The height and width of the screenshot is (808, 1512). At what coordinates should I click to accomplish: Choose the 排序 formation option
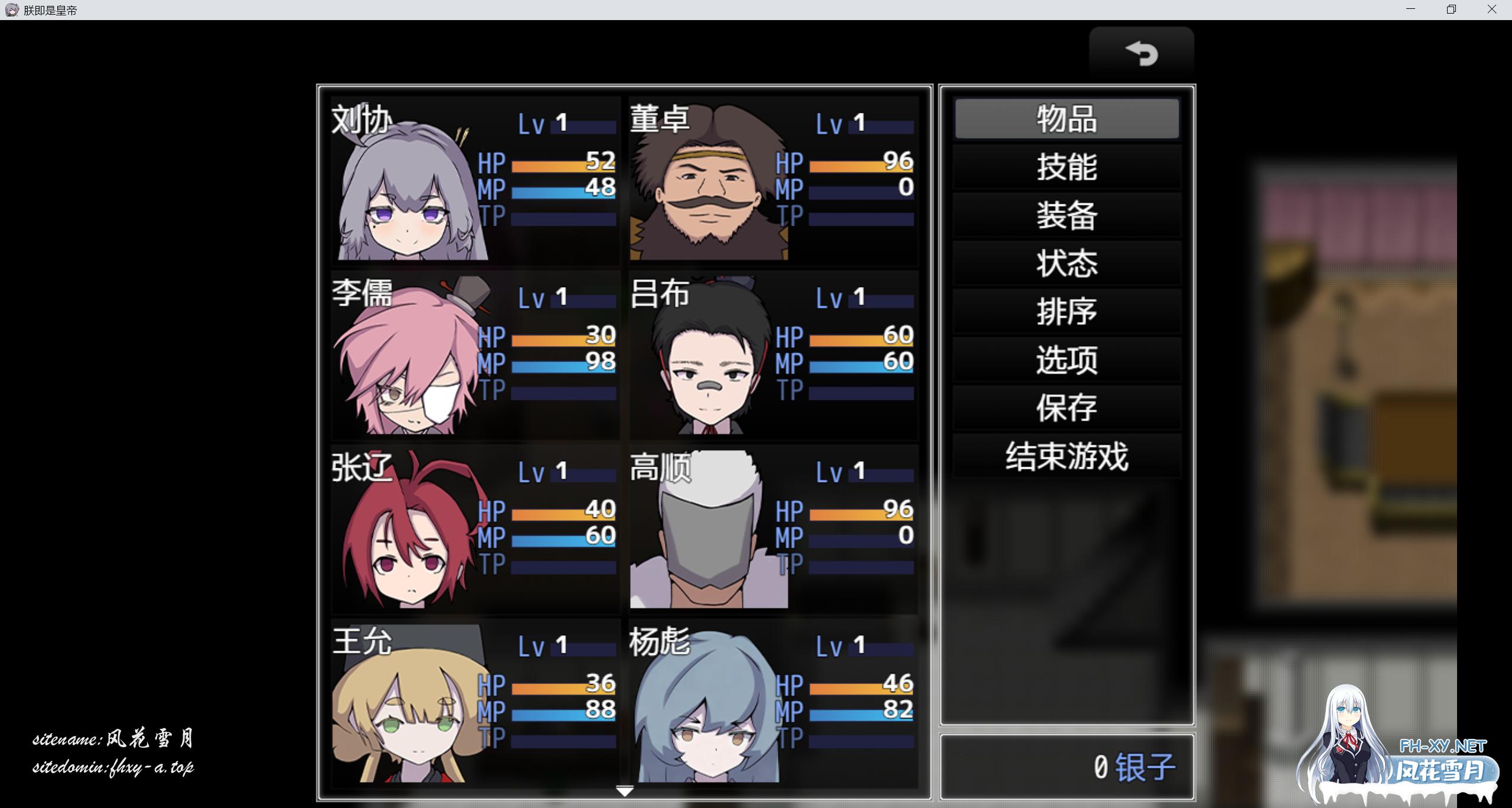[x=1067, y=312]
